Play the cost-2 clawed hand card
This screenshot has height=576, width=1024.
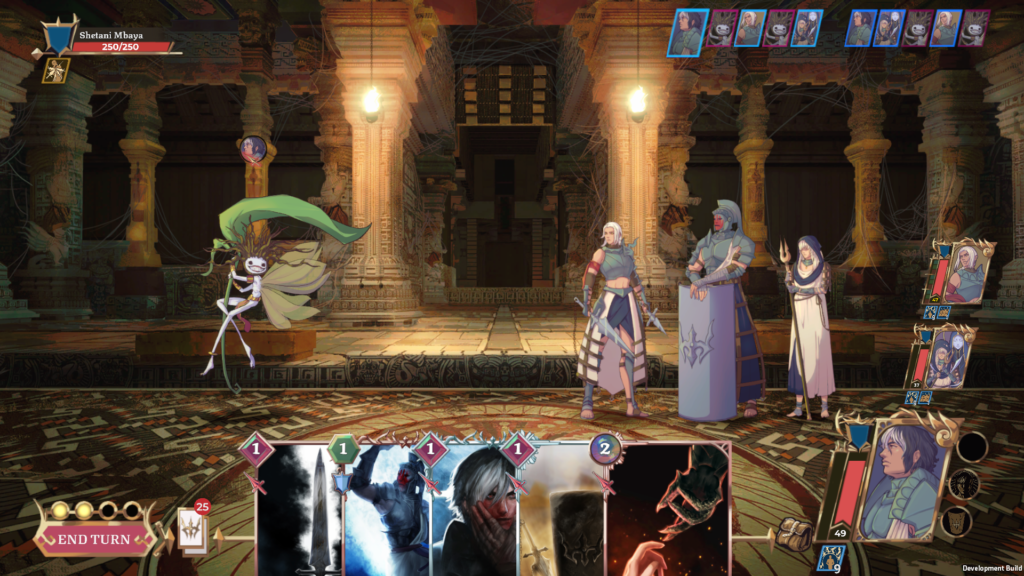pos(668,510)
